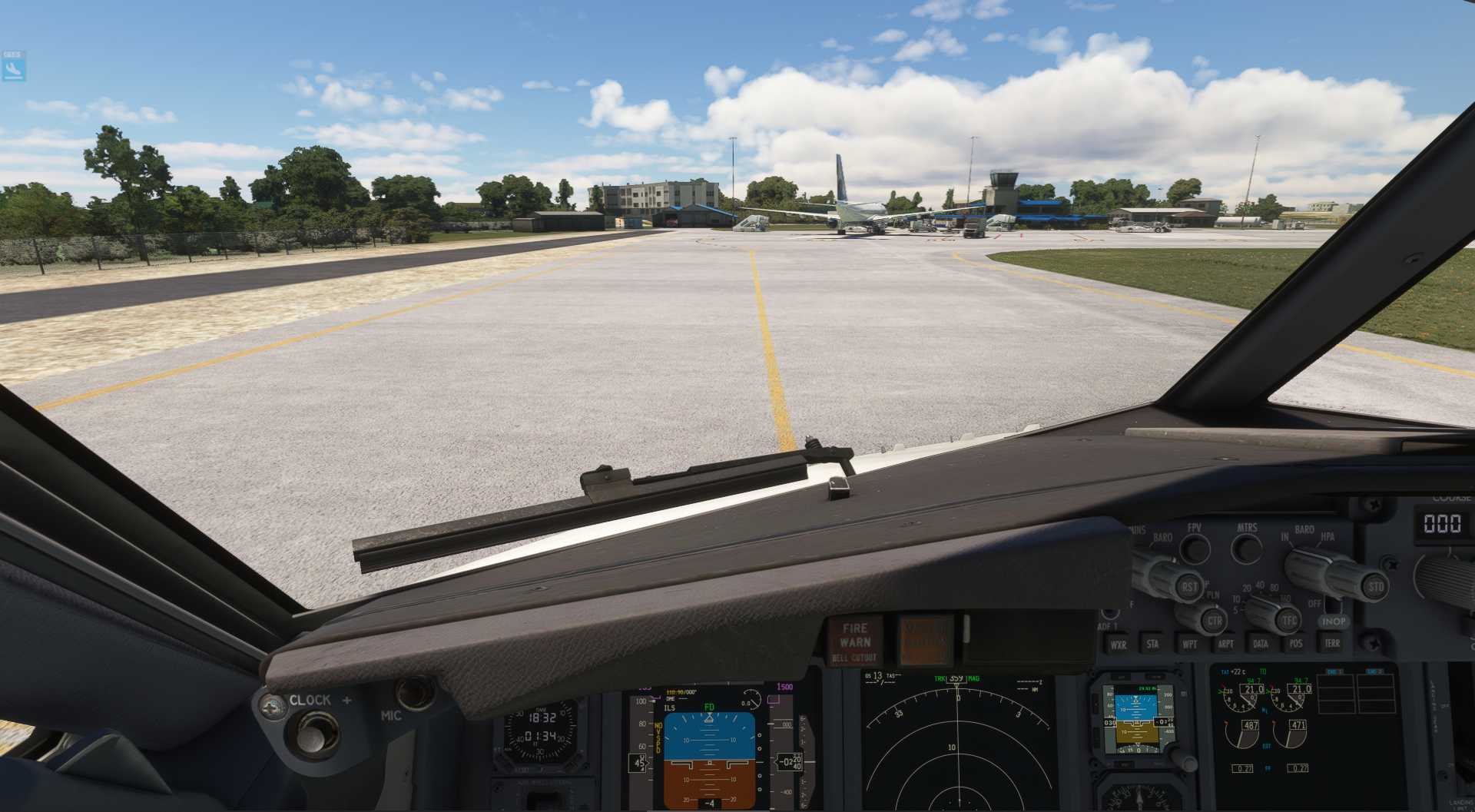Push the FPV button

coord(1194,549)
